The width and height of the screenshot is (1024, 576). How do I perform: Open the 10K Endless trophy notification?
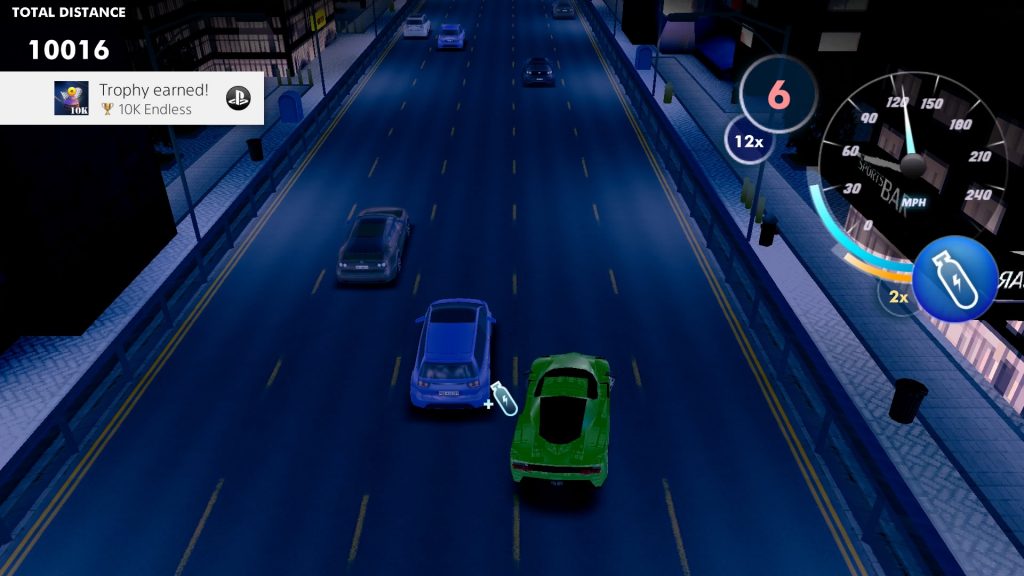150,98
